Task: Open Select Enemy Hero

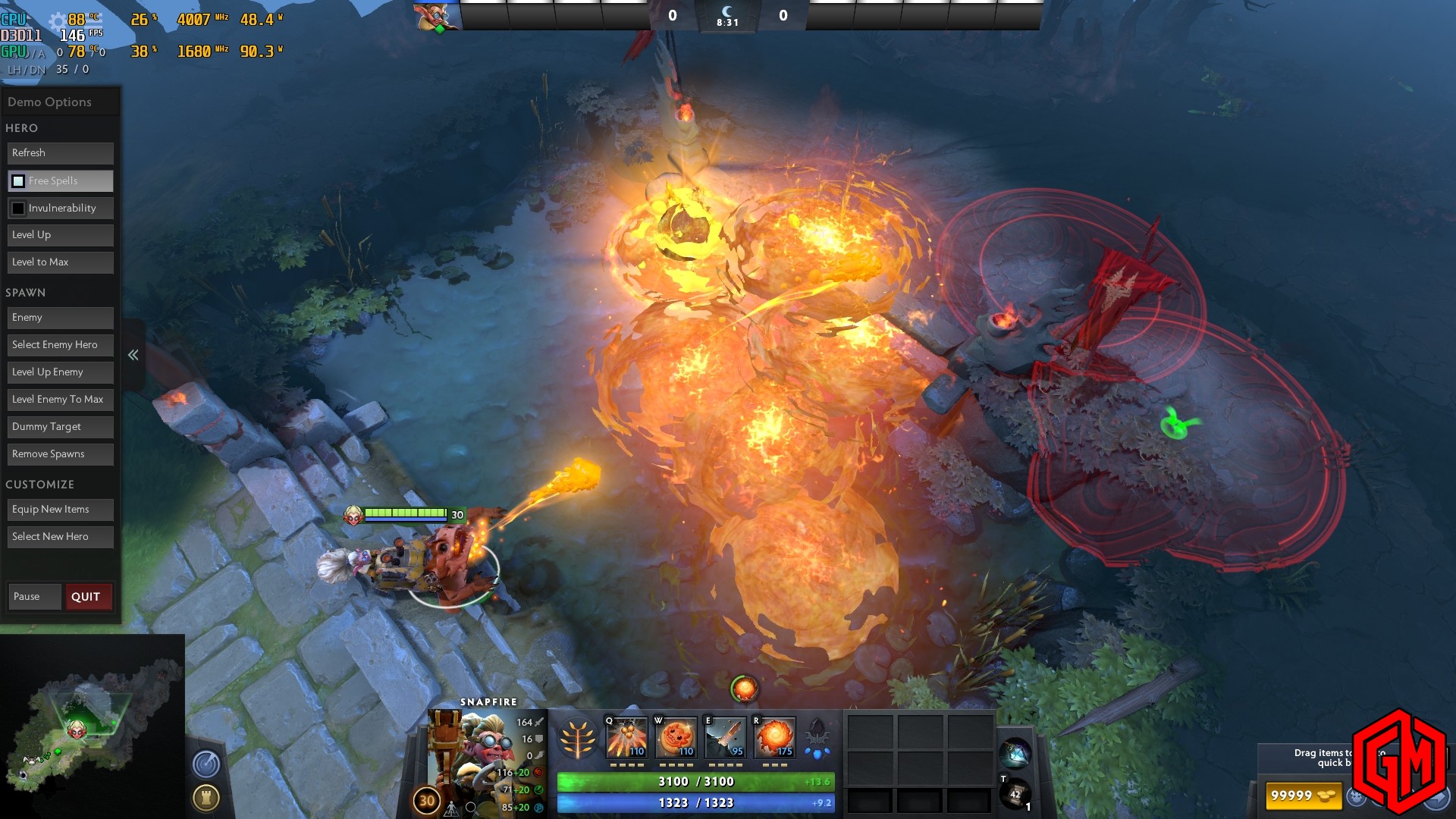Action: 61,345
